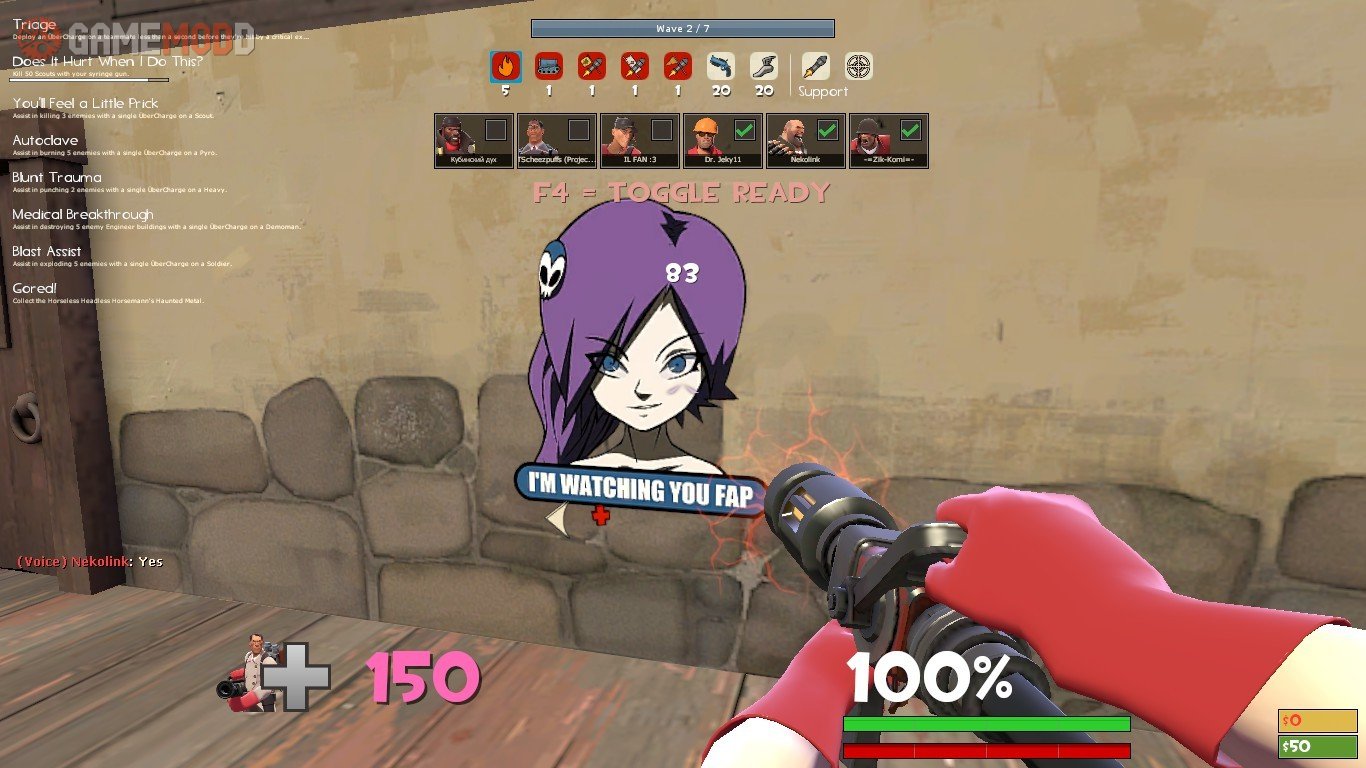Click the Support rocket icon
The width and height of the screenshot is (1366, 768).
[816, 67]
